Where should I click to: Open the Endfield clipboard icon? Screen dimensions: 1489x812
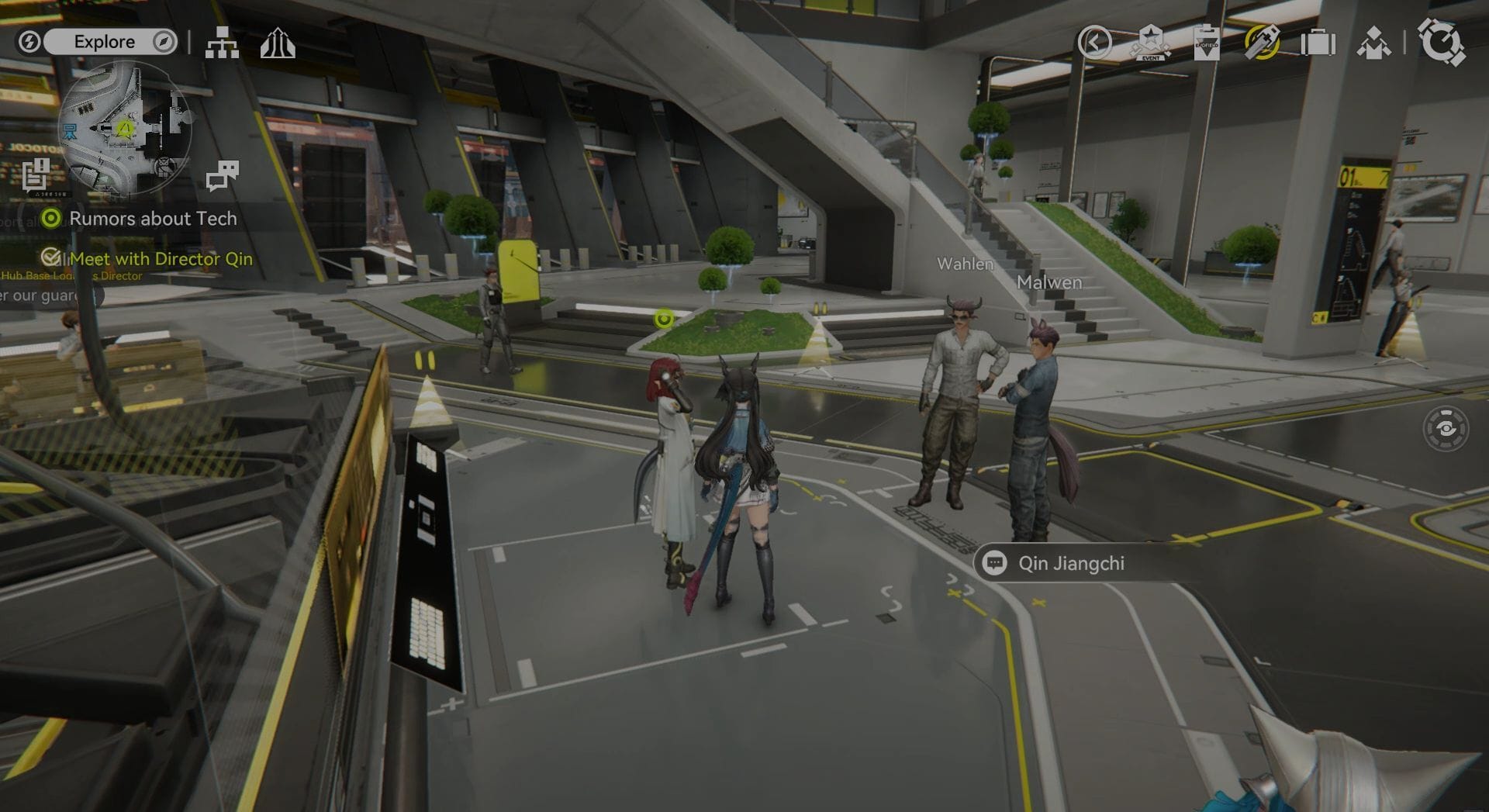click(1207, 43)
